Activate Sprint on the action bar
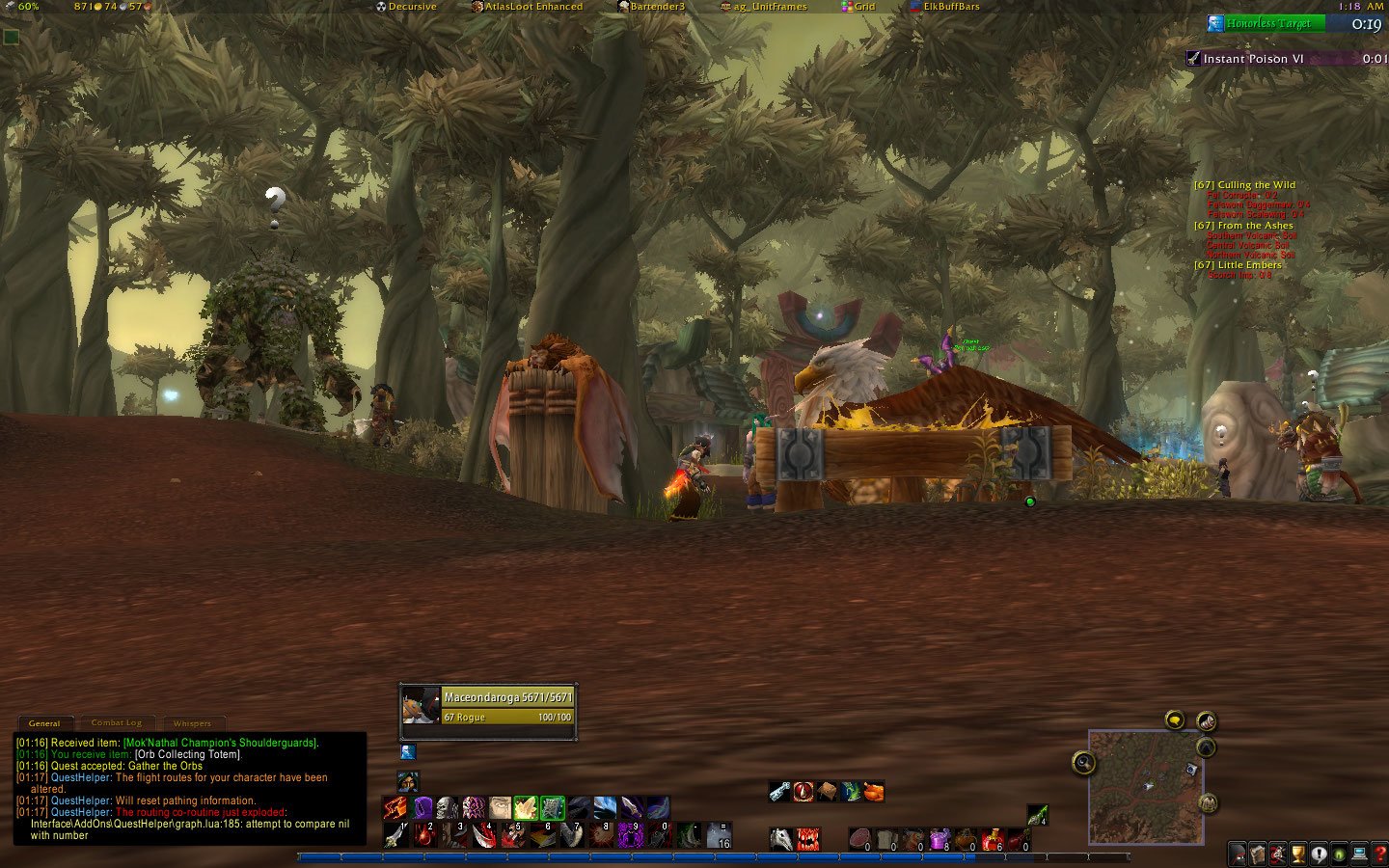 [394, 807]
